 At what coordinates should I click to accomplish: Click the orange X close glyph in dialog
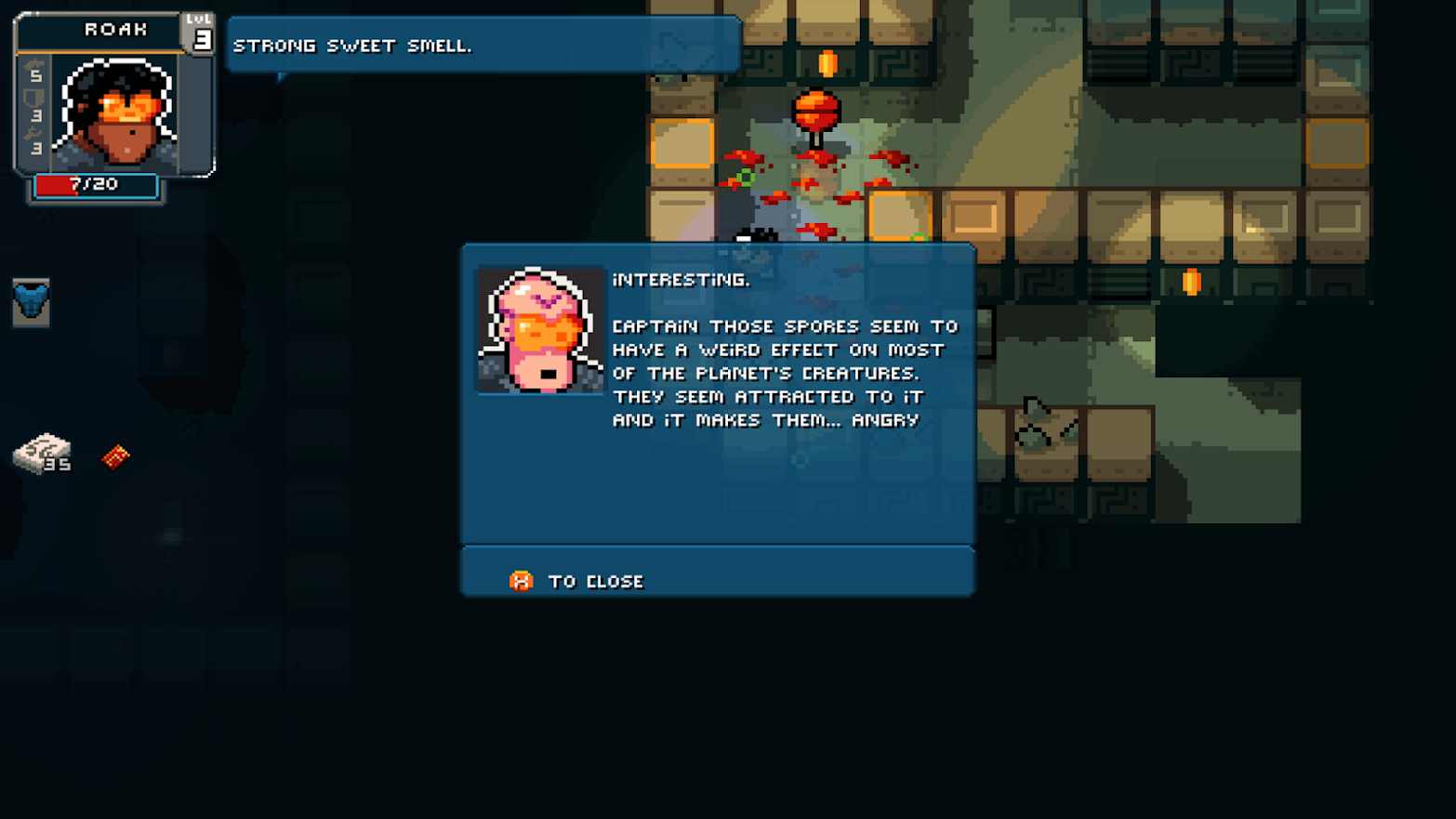tap(521, 580)
